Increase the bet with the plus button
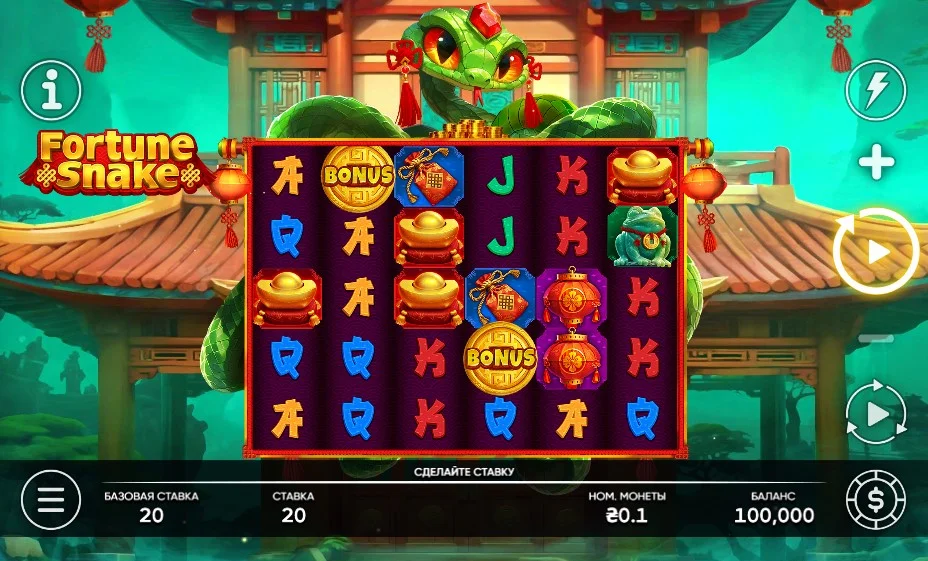This screenshot has width=928, height=561. pyautogui.click(x=876, y=162)
